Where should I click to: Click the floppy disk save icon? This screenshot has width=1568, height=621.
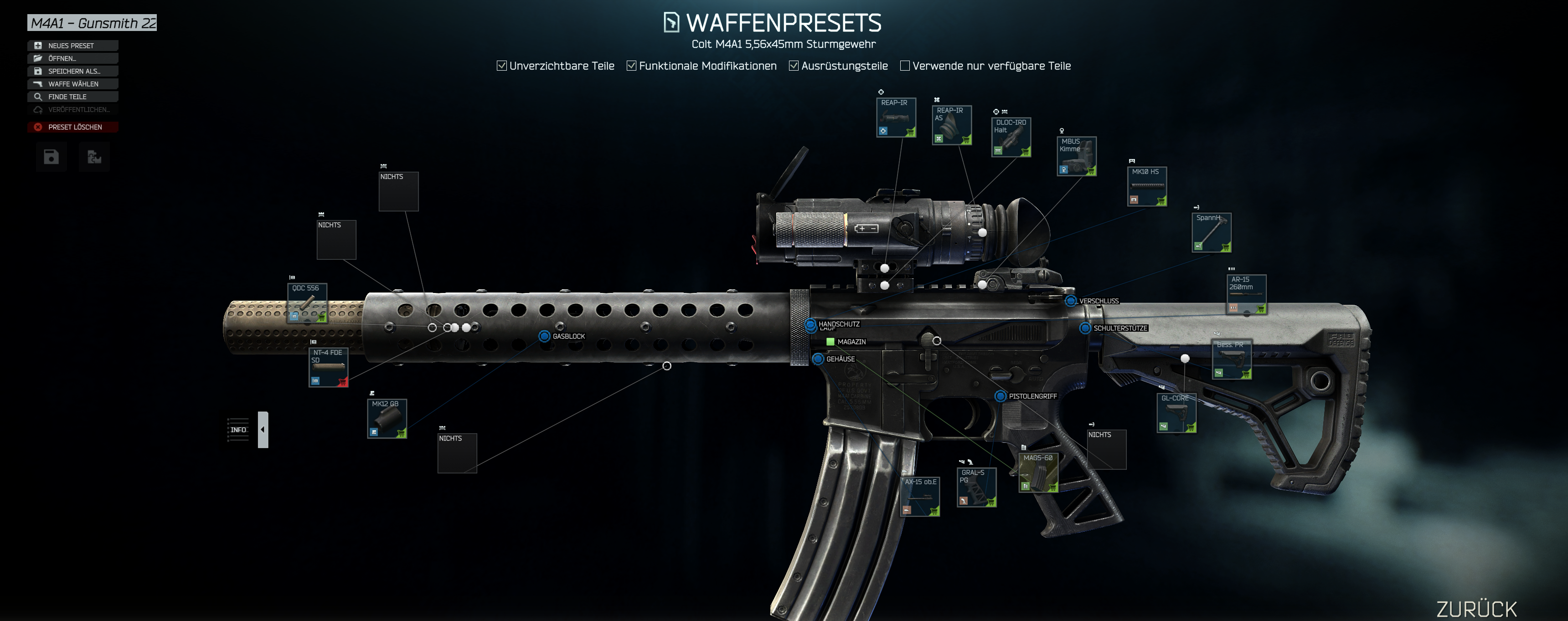point(51,157)
